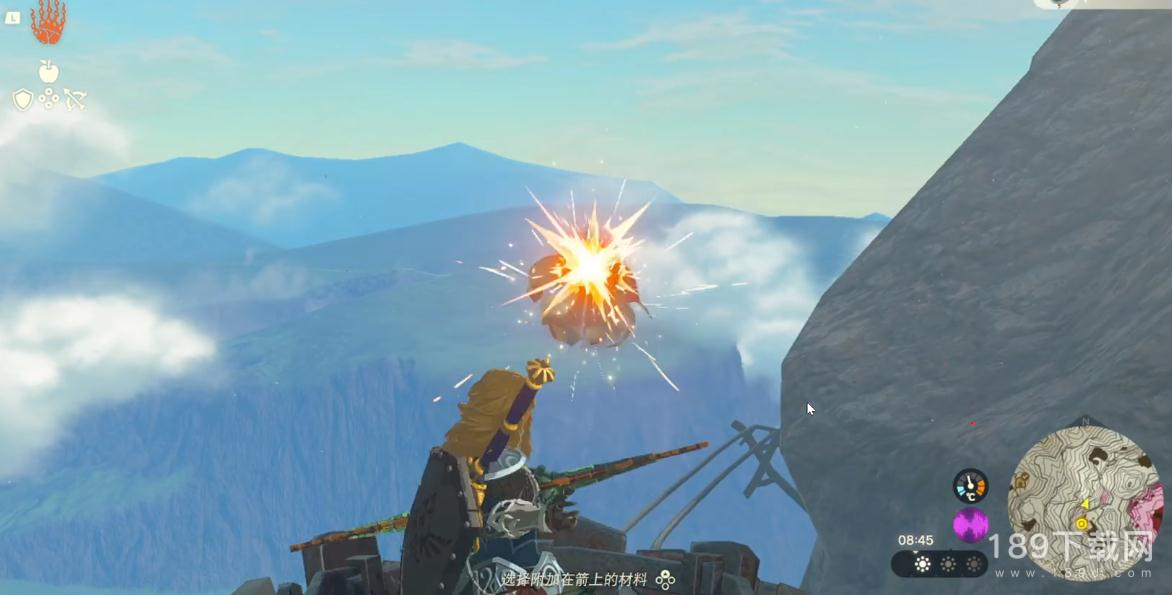Screen dimensions: 1172x595
Task: Open the circular minimap
Action: tap(1084, 502)
